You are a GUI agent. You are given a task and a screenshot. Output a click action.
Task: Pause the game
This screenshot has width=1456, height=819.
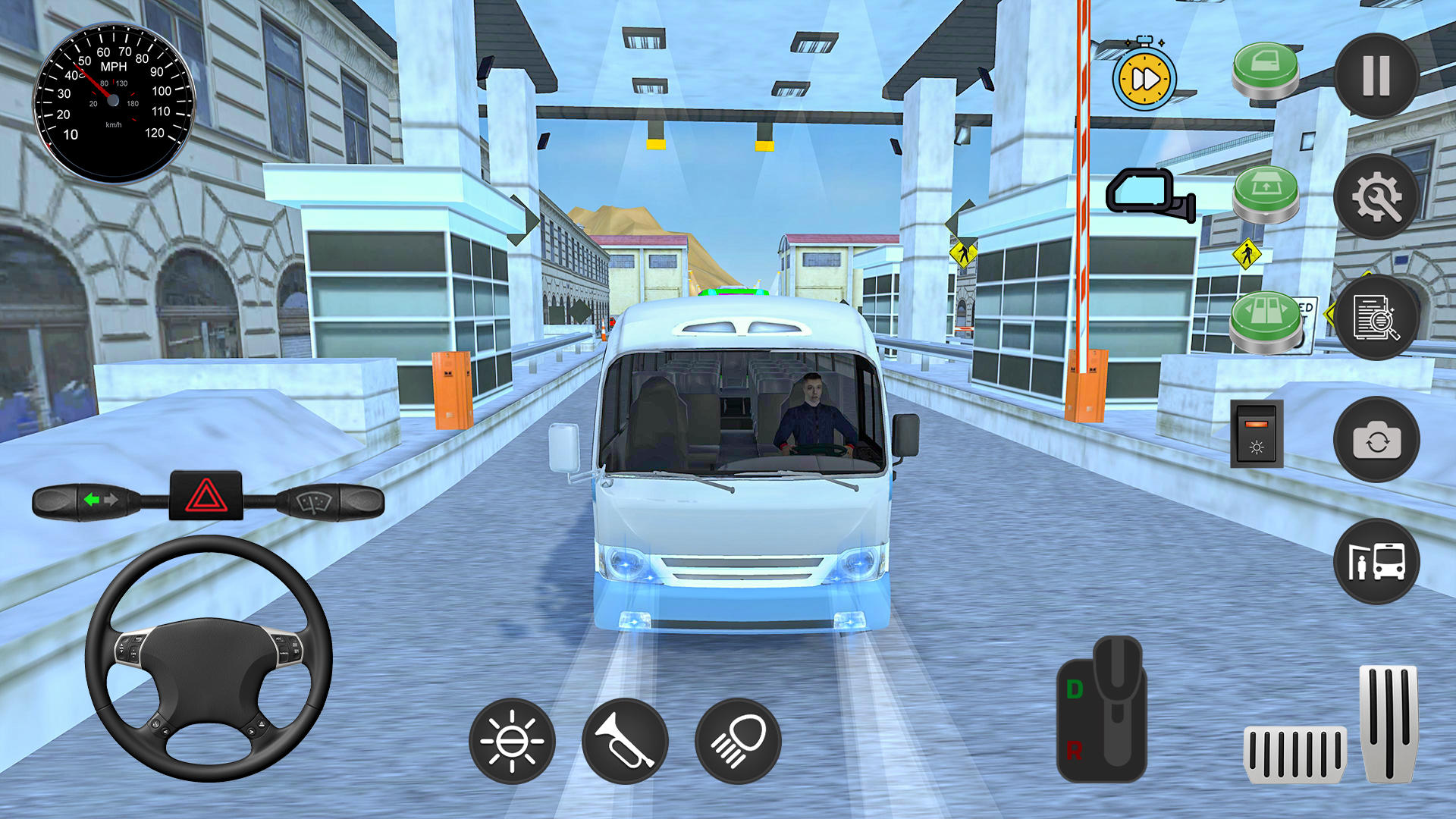(1377, 76)
